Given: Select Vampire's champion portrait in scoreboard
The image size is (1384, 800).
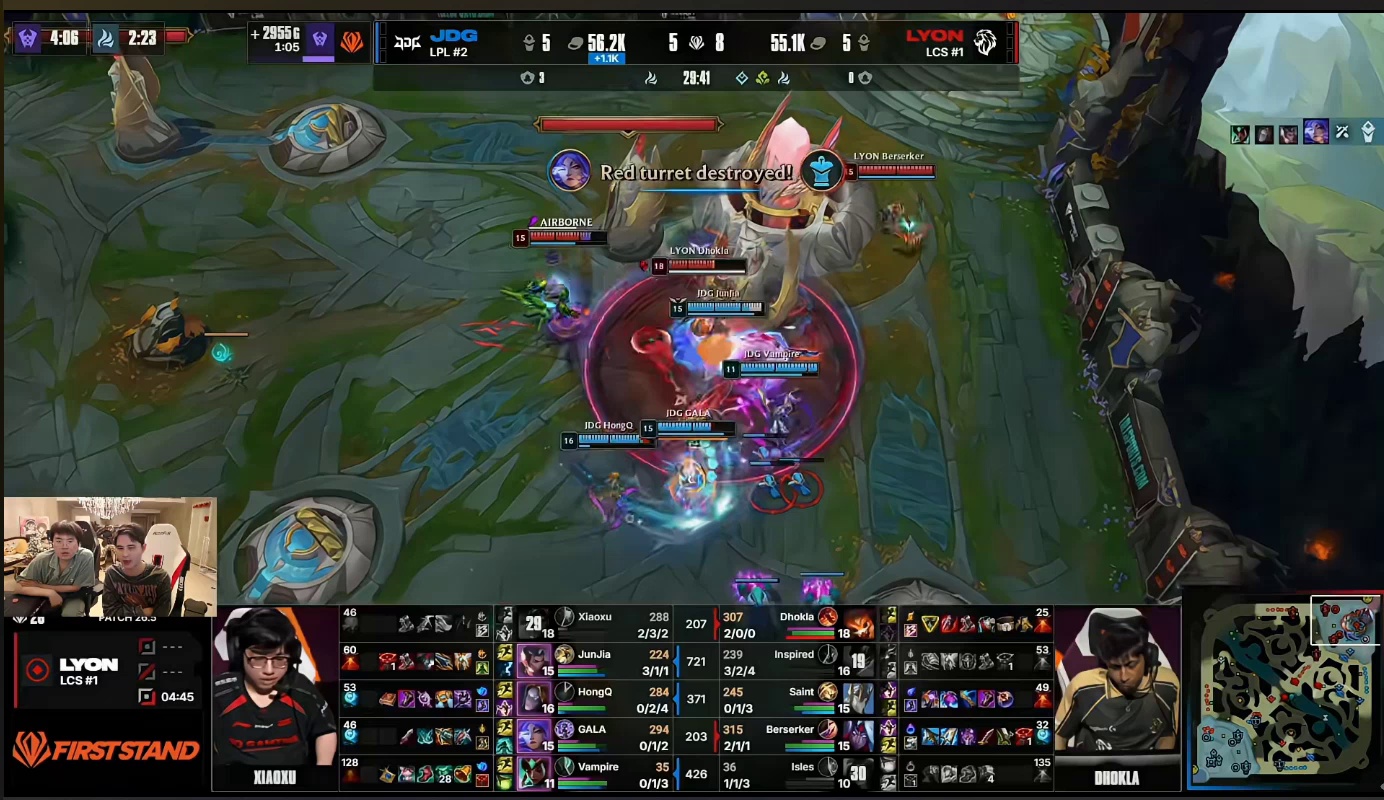Looking at the screenshot, I should coord(535,773).
